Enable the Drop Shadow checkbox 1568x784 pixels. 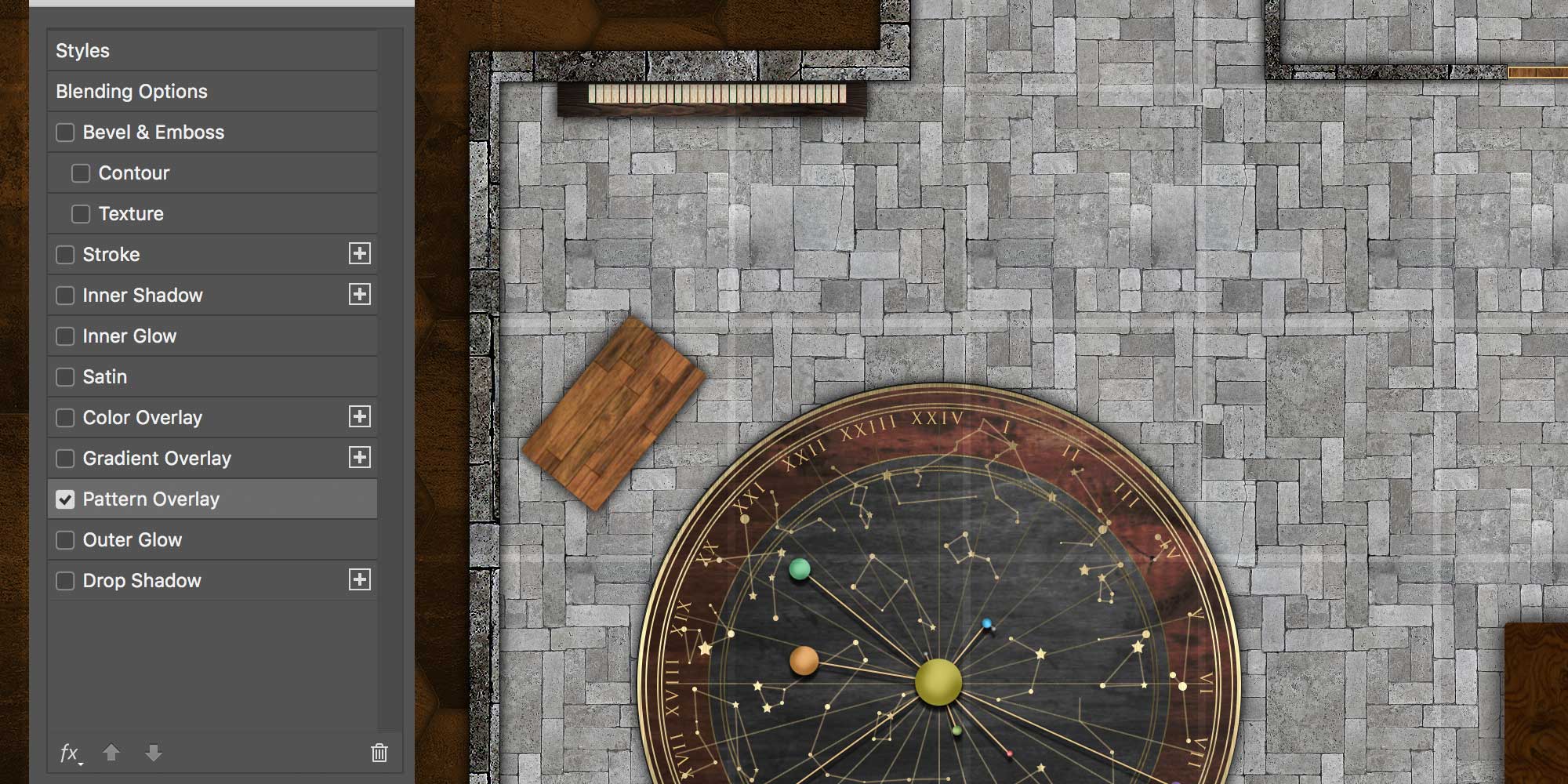[65, 581]
